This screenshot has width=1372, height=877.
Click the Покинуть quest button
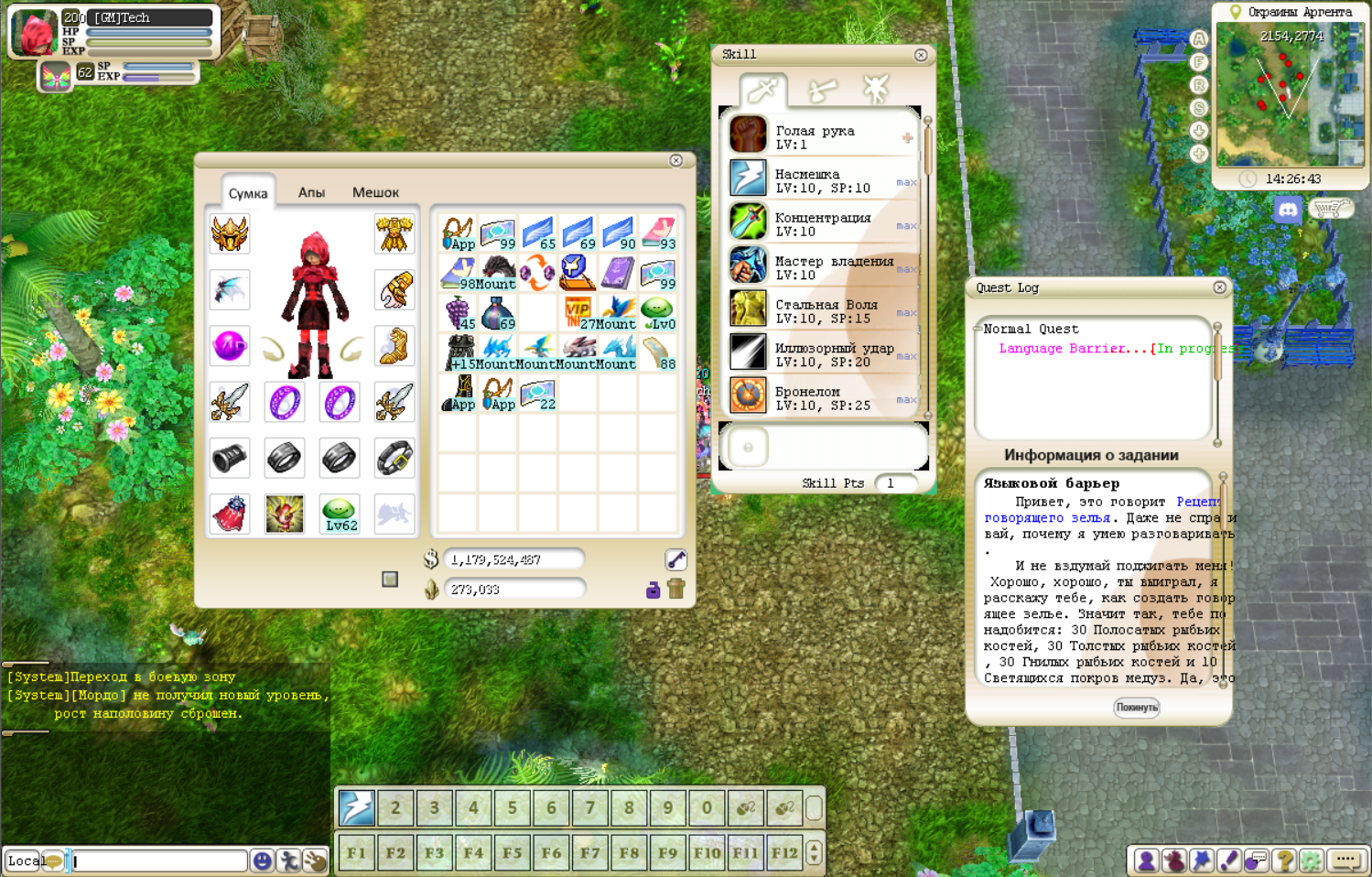click(1137, 707)
